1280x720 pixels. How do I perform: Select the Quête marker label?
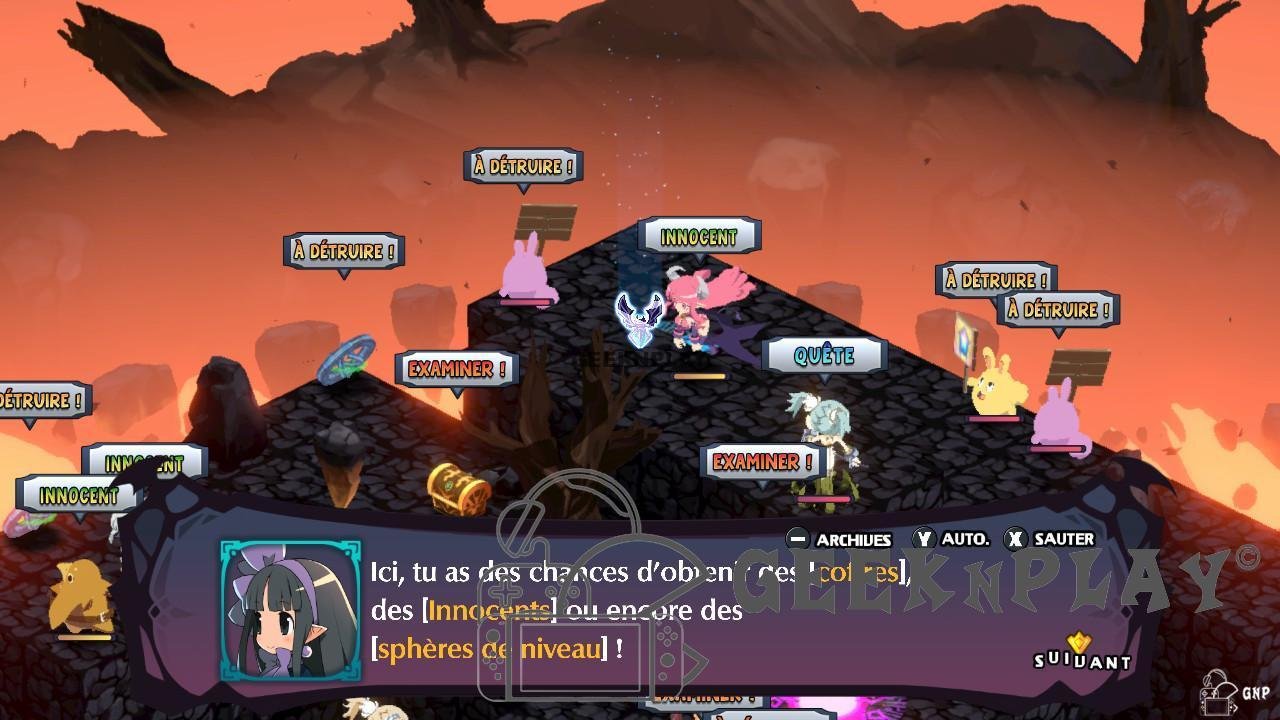click(x=824, y=355)
